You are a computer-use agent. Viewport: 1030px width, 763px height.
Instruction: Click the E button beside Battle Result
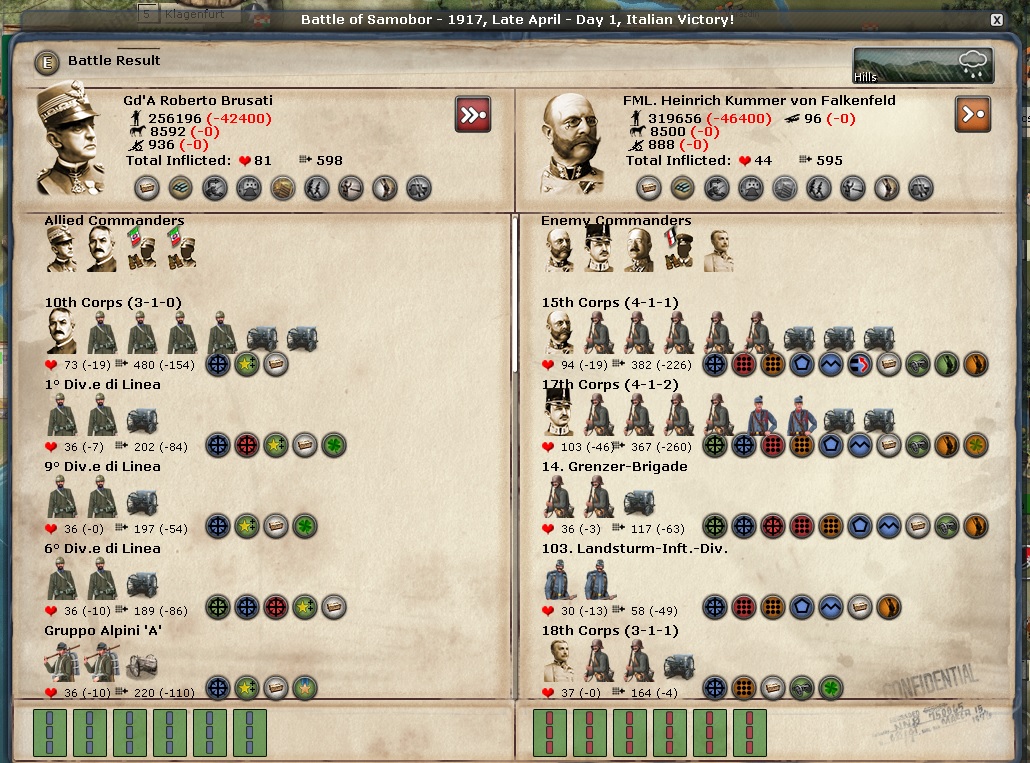pyautogui.click(x=46, y=62)
